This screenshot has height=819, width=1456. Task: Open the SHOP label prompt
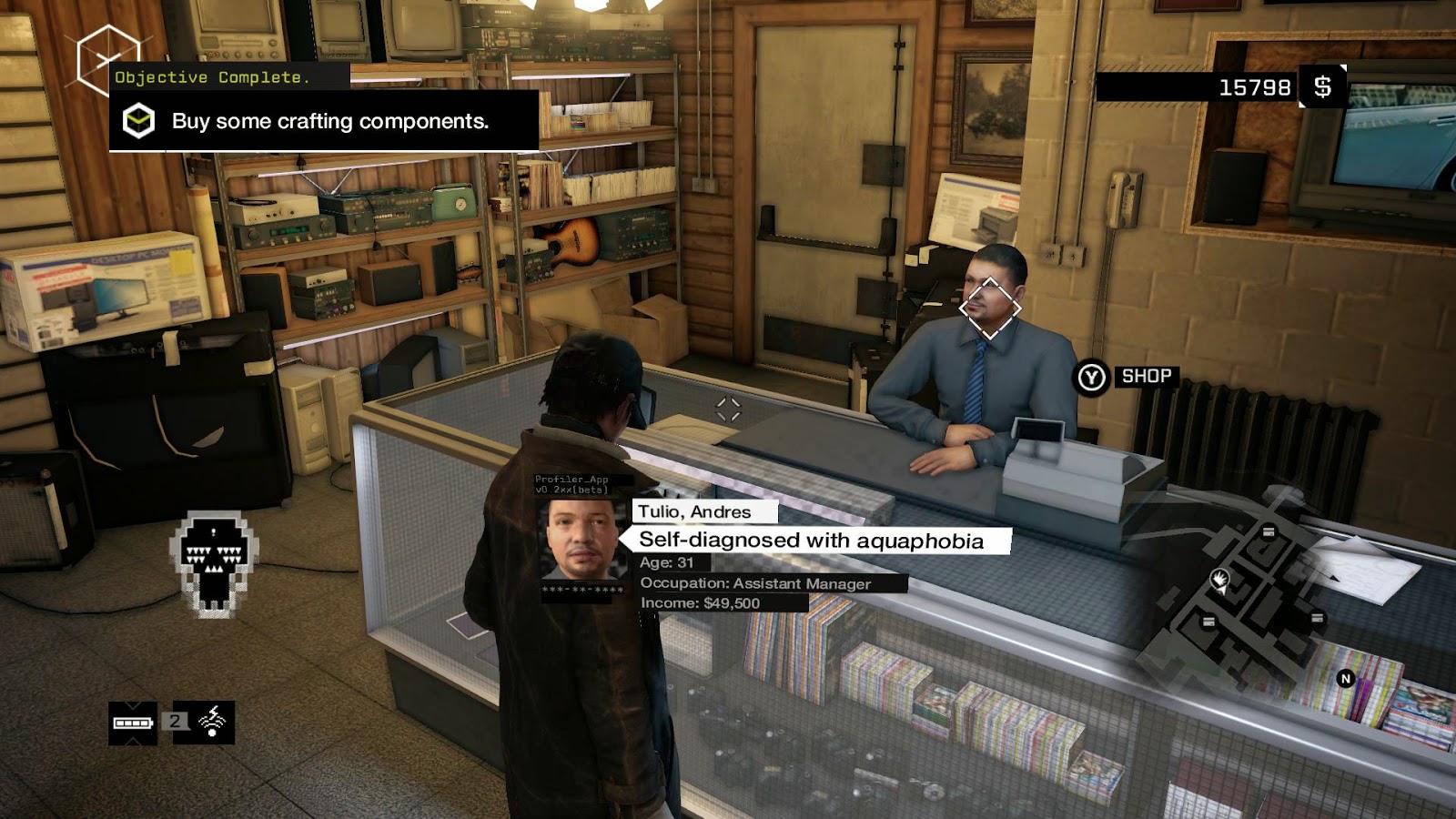tap(1146, 376)
